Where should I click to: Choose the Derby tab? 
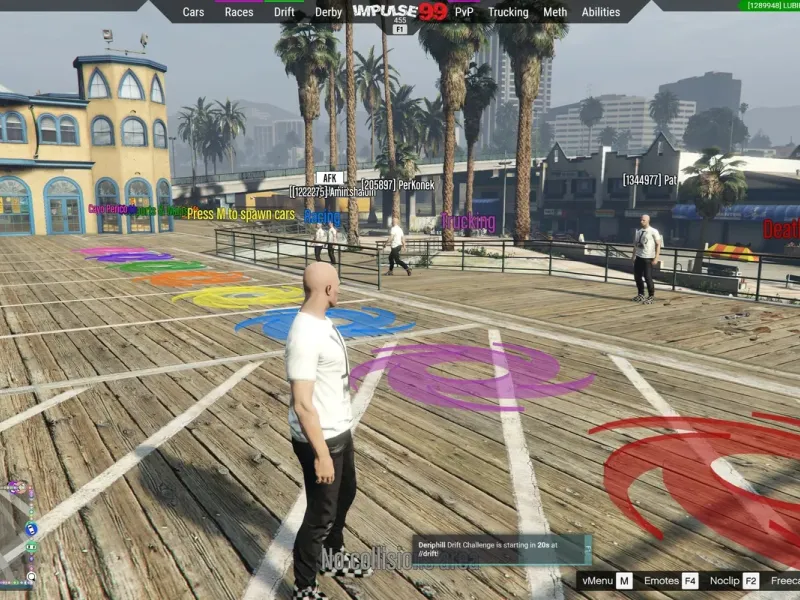click(x=328, y=12)
